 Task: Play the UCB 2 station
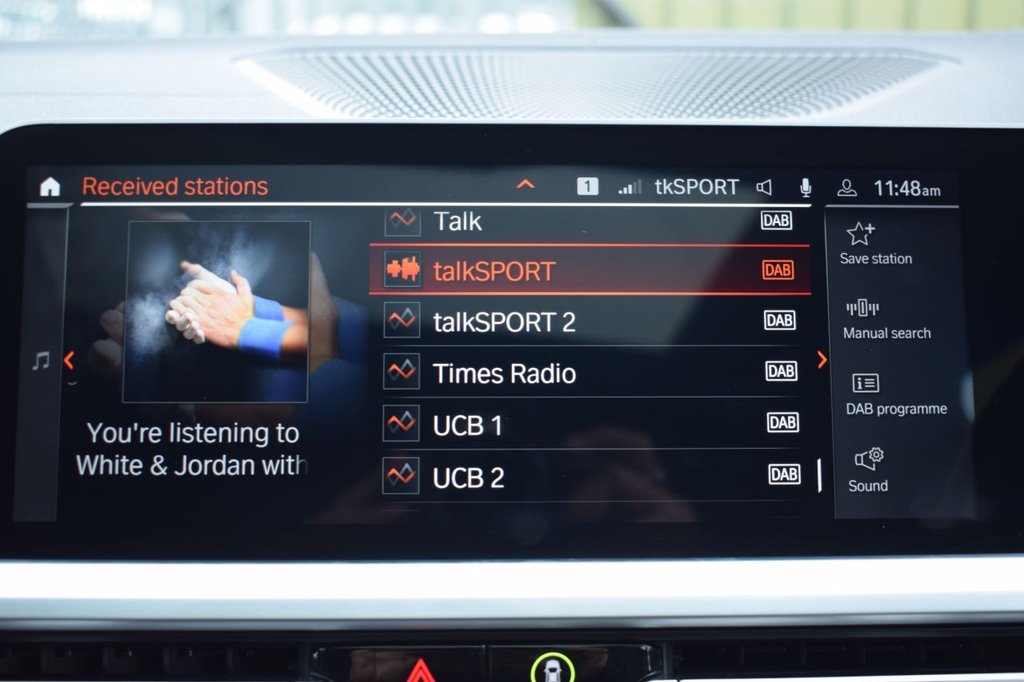pyautogui.click(x=590, y=476)
